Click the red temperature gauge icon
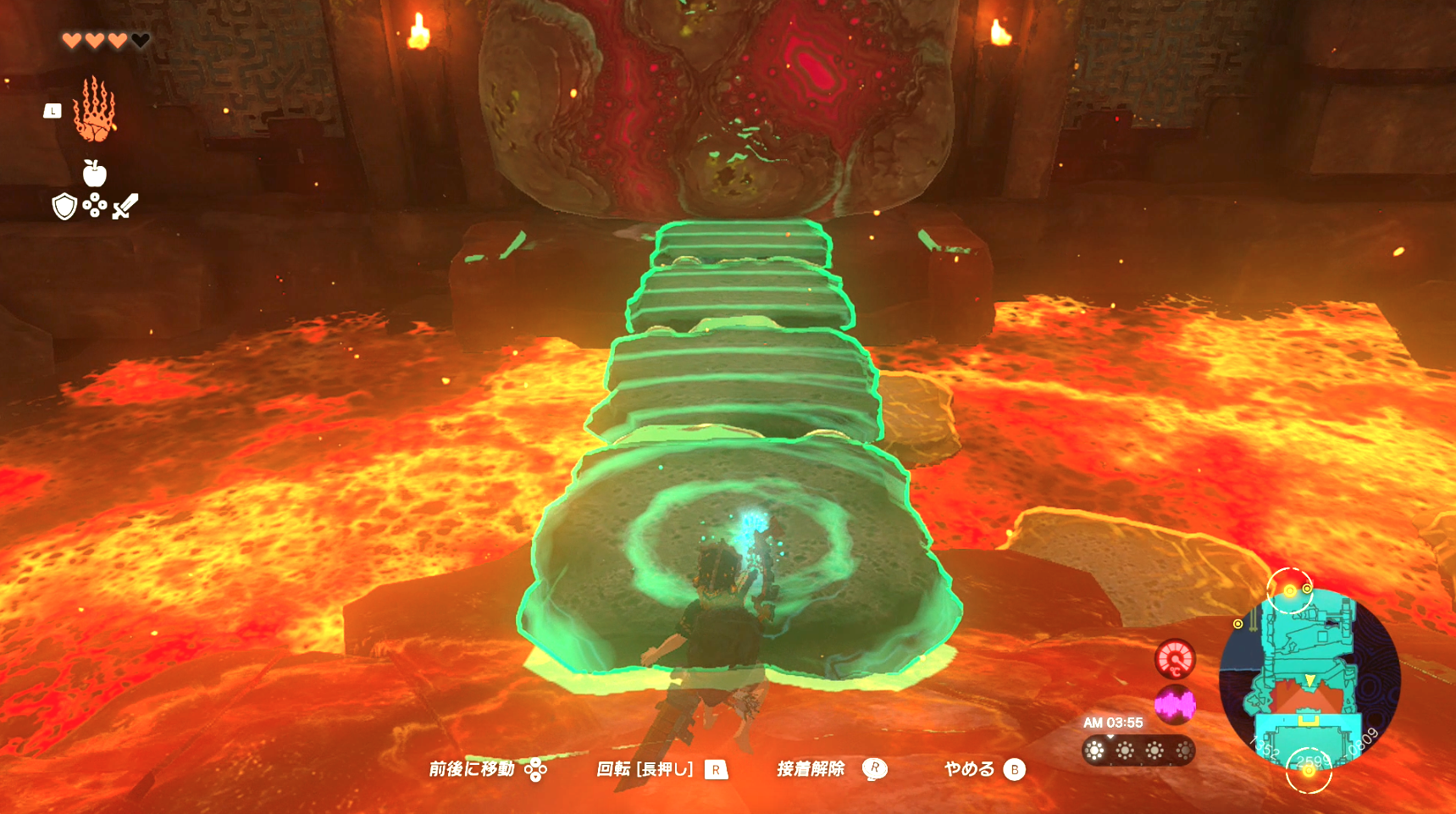The height and width of the screenshot is (814, 1456). coord(1176,660)
